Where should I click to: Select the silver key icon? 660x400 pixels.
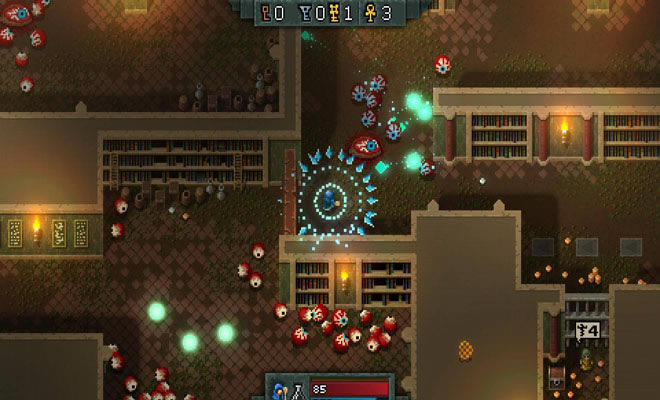[304, 12]
